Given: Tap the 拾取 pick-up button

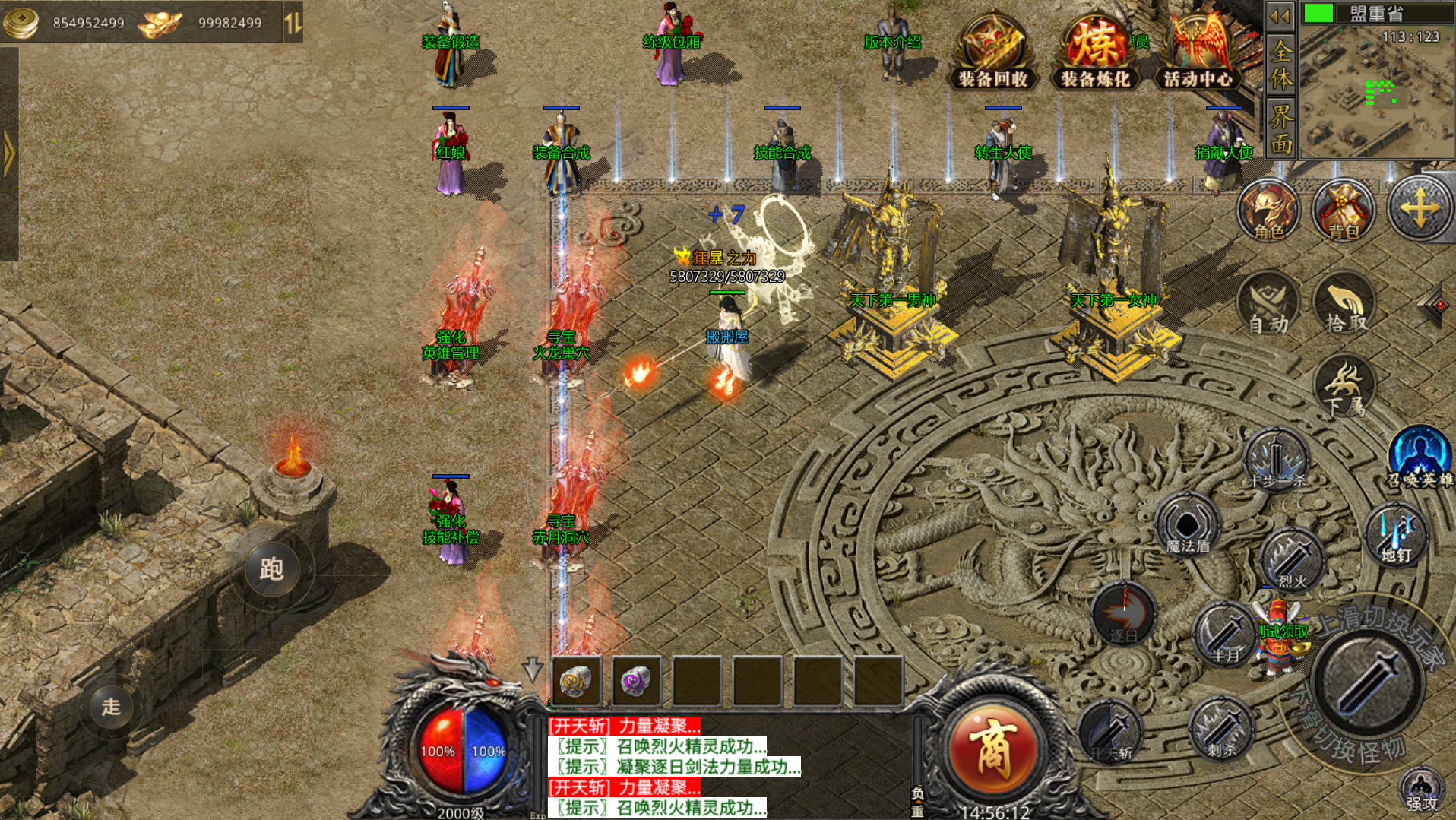Looking at the screenshot, I should tap(1345, 305).
